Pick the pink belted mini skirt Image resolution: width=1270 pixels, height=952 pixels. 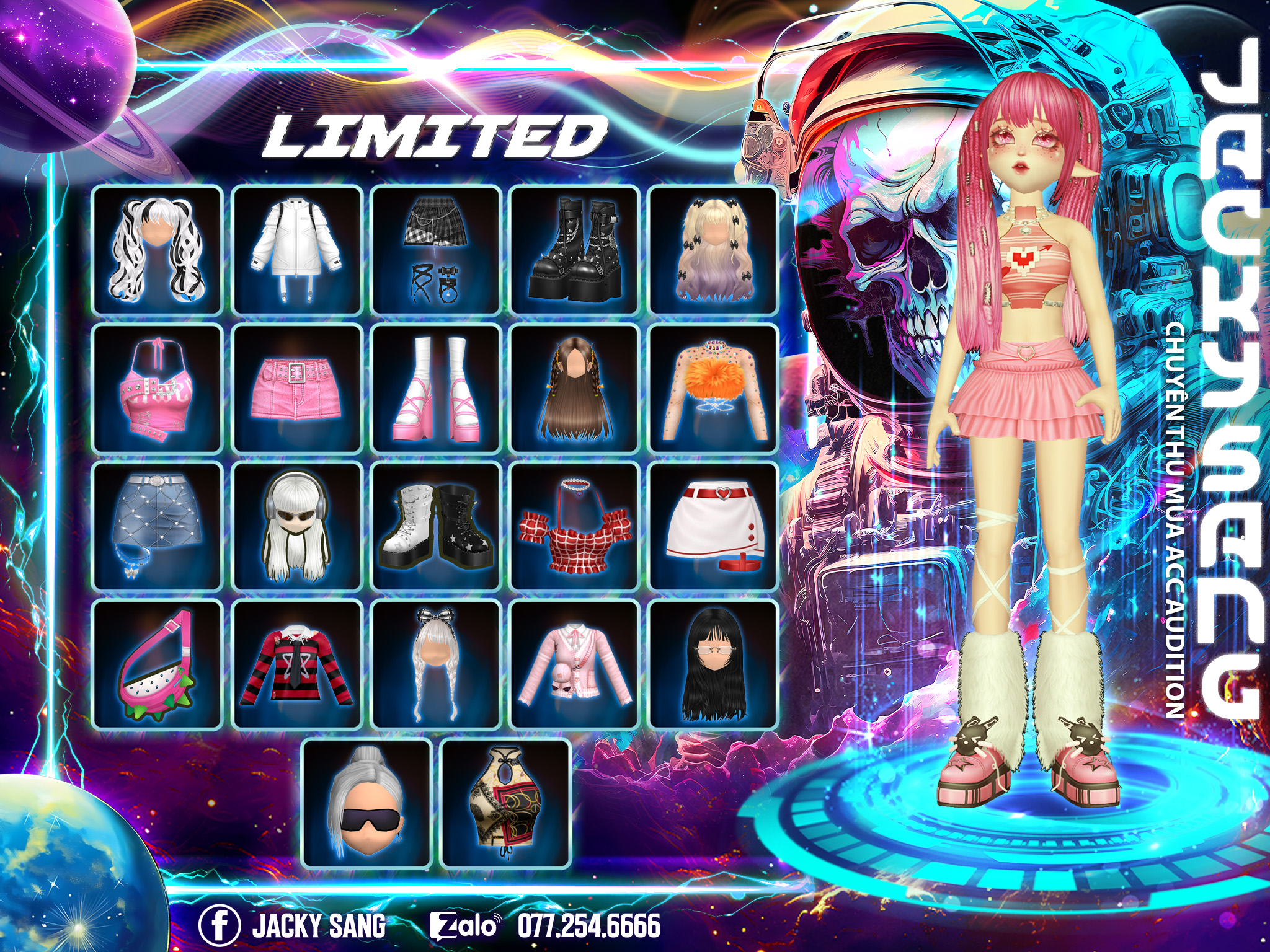click(x=296, y=388)
